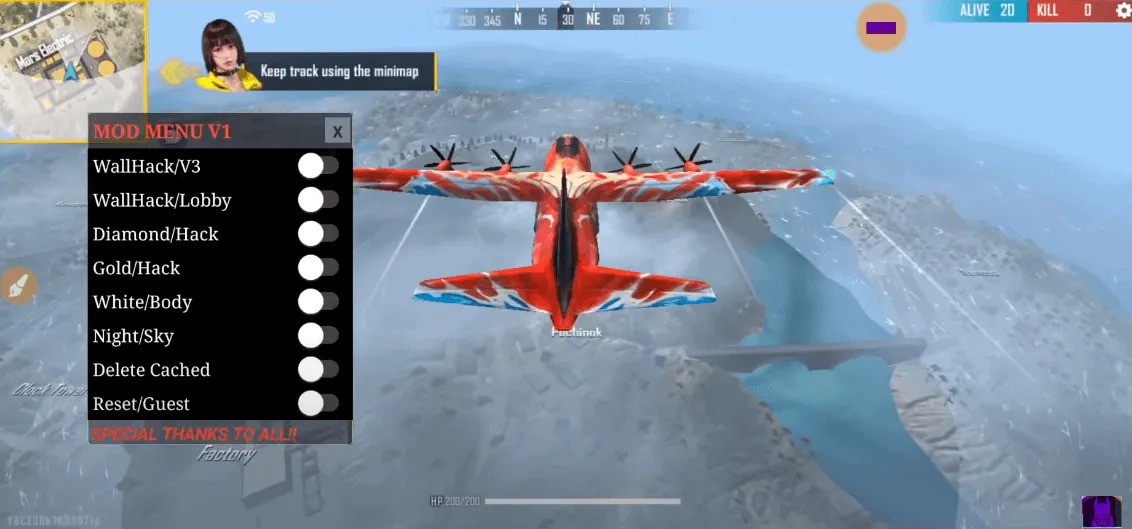1132x529 pixels.
Task: Click the purple character icon in bottom corner
Action: click(1101, 512)
